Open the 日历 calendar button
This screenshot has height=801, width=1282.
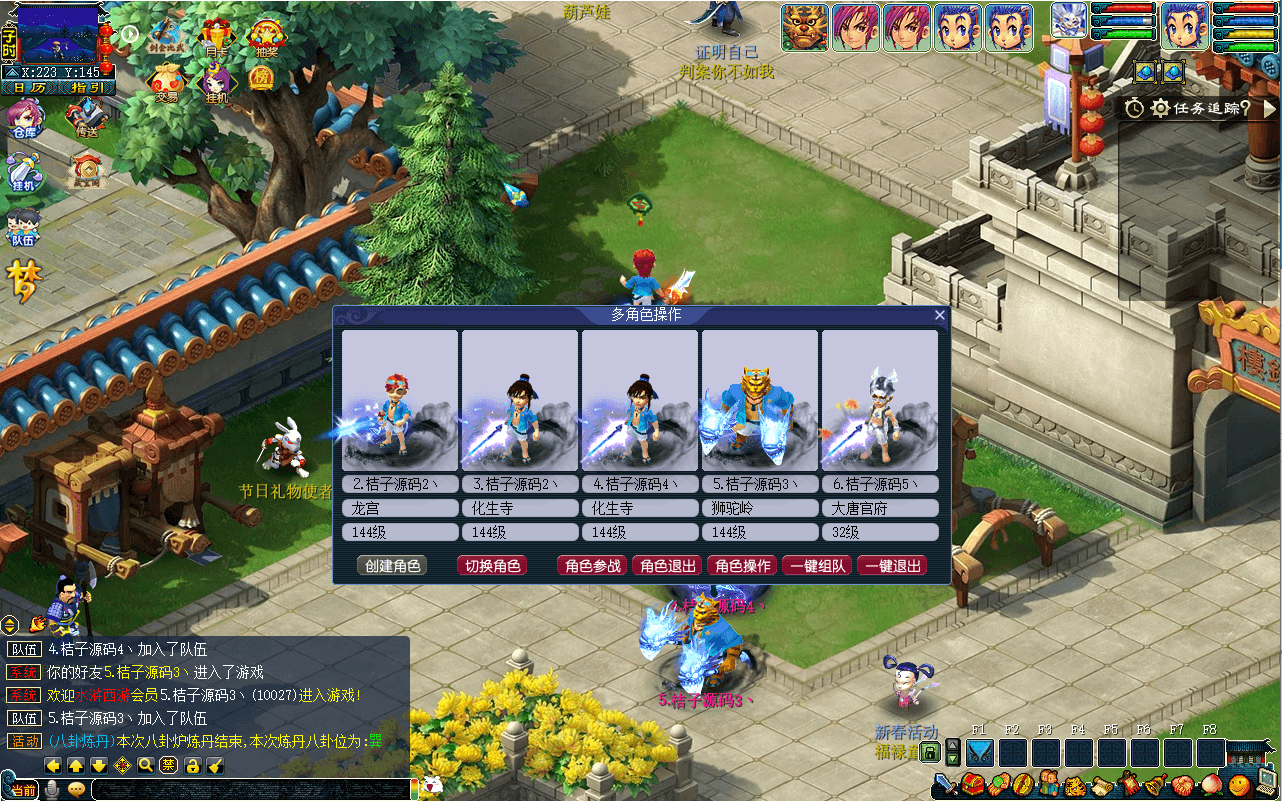(28, 88)
